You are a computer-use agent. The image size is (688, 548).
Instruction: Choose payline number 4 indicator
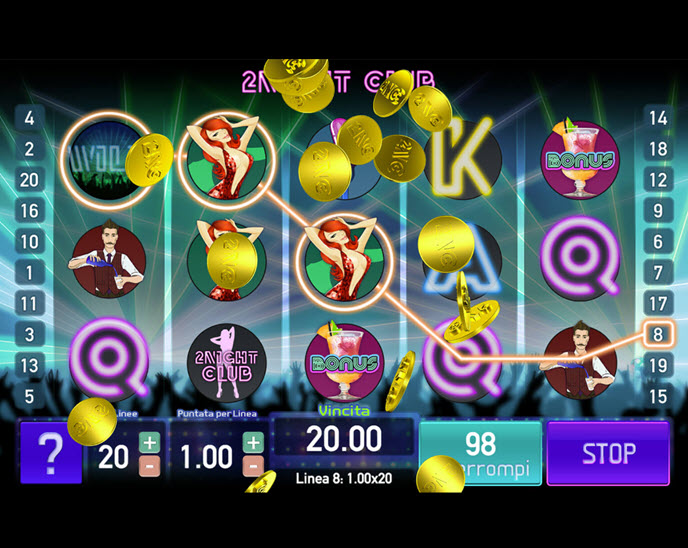click(29, 118)
